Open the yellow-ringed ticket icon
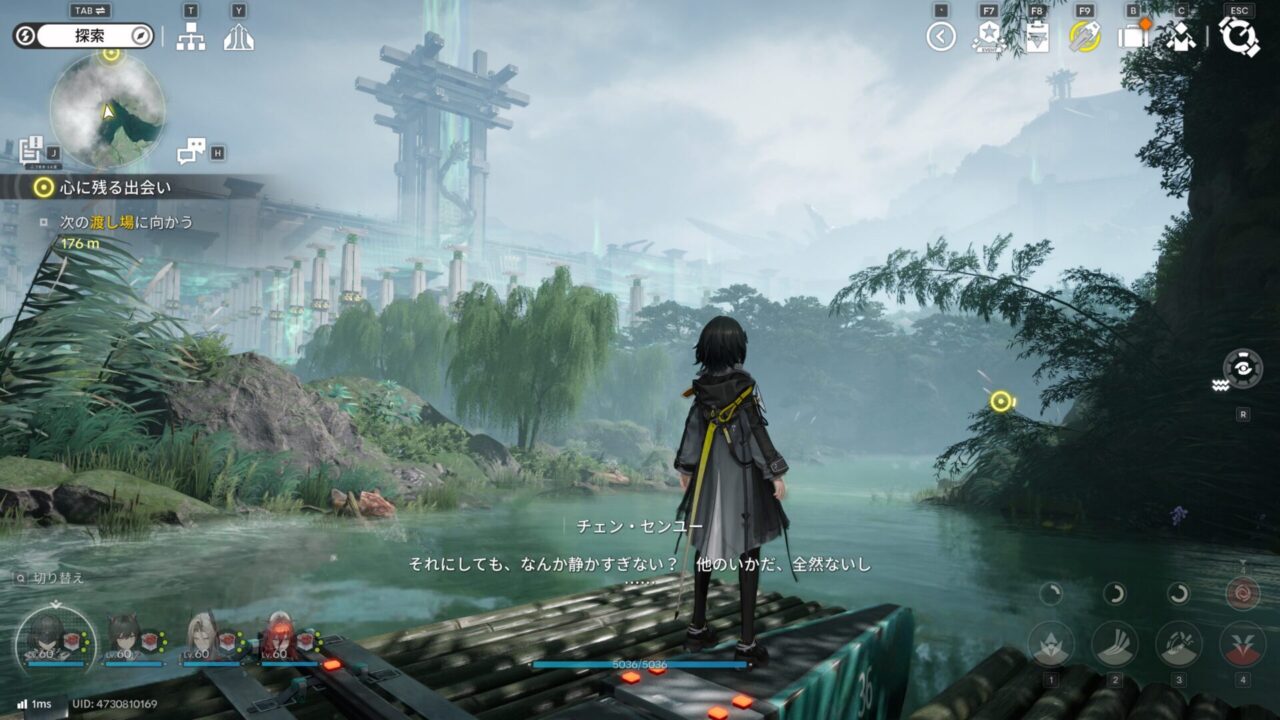 click(x=1084, y=37)
